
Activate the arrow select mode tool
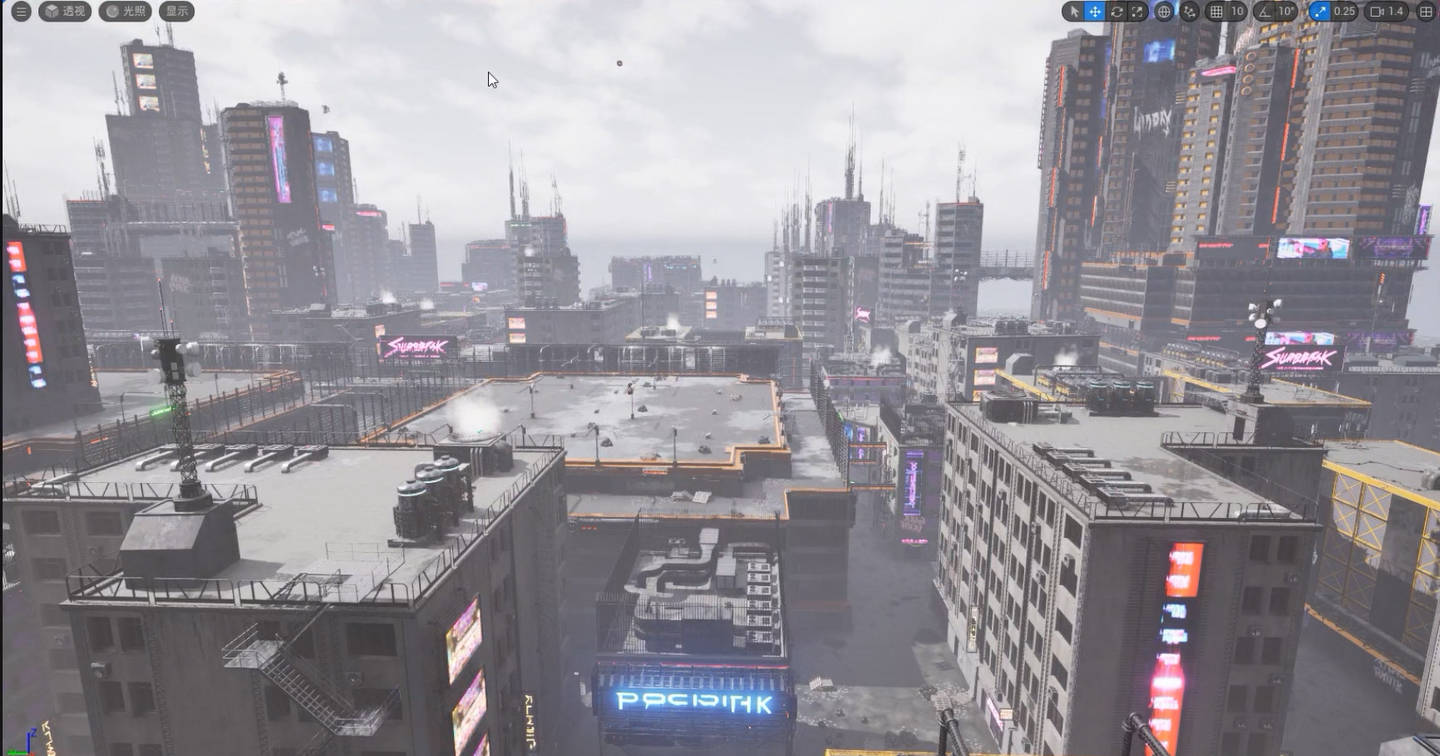pyautogui.click(x=1074, y=11)
